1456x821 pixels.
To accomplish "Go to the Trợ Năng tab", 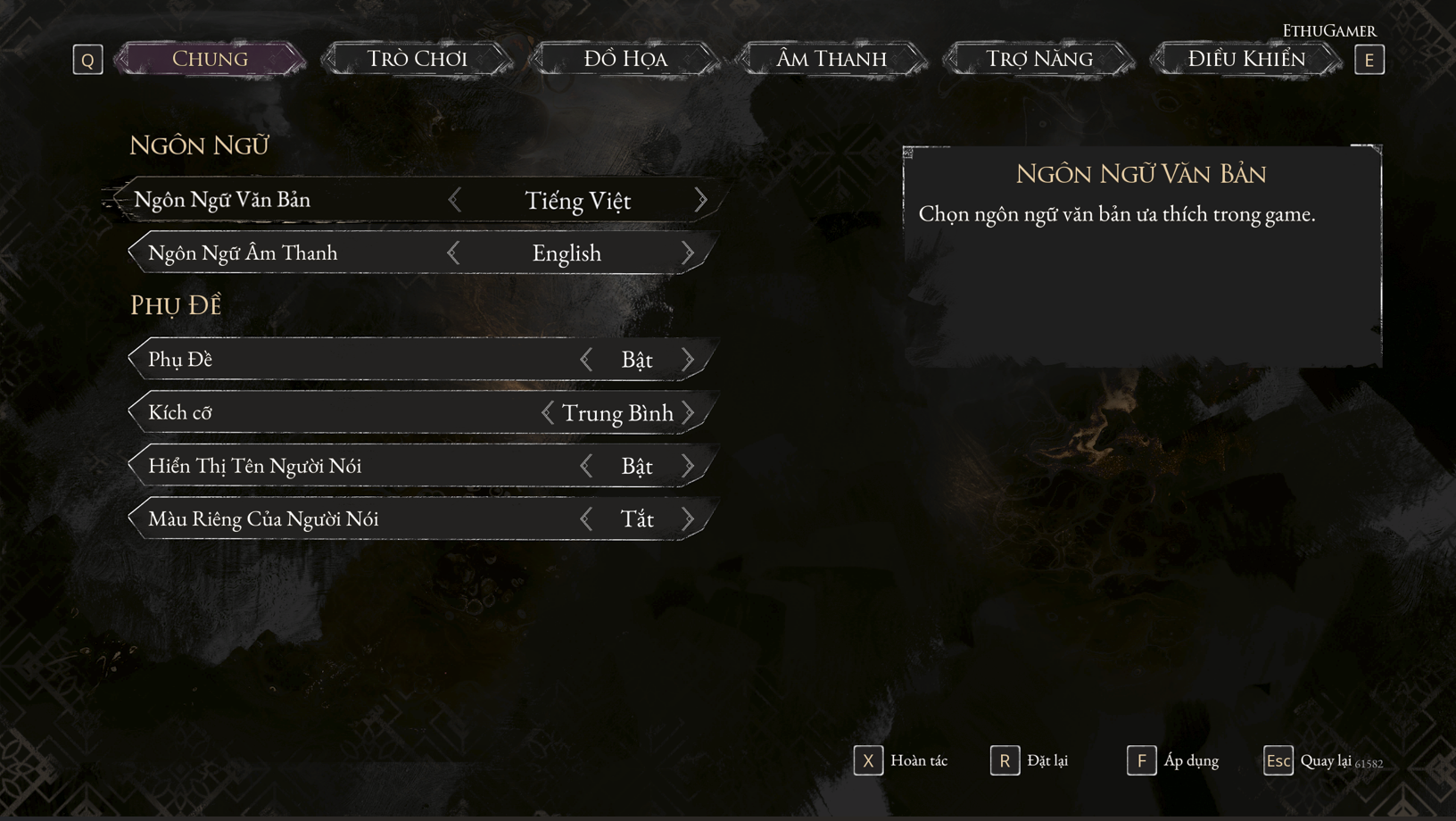I will pyautogui.click(x=1038, y=59).
